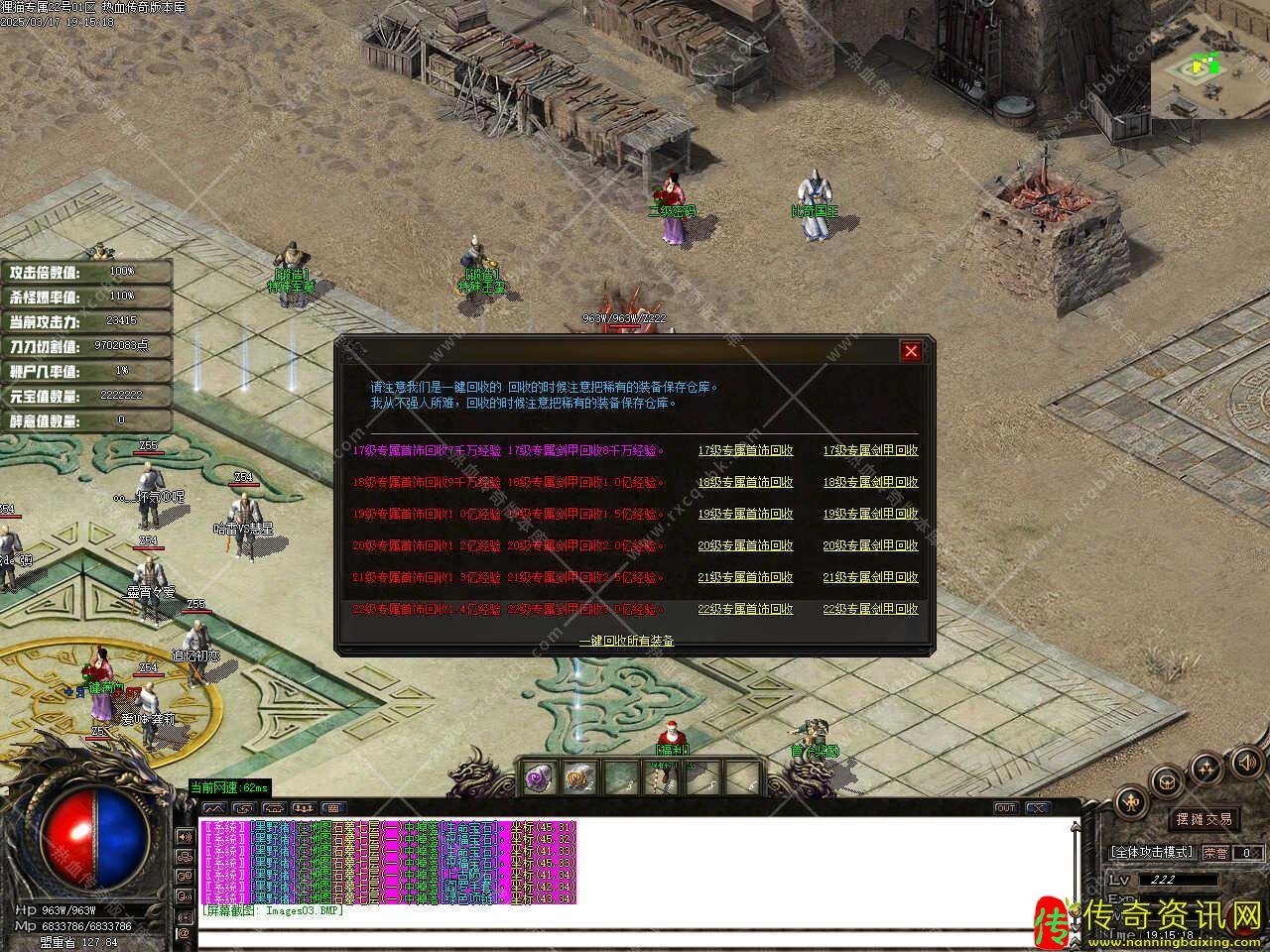This screenshot has width=1270, height=952.
Task: Choose 17级专属首饰回收 link
Action: pyautogui.click(x=745, y=450)
